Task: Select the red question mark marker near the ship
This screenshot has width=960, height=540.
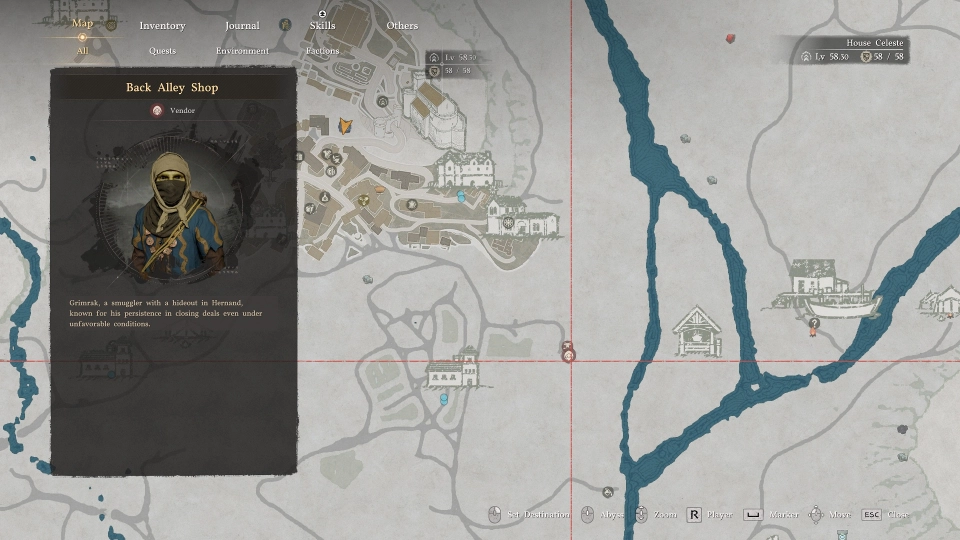Action: click(x=814, y=323)
